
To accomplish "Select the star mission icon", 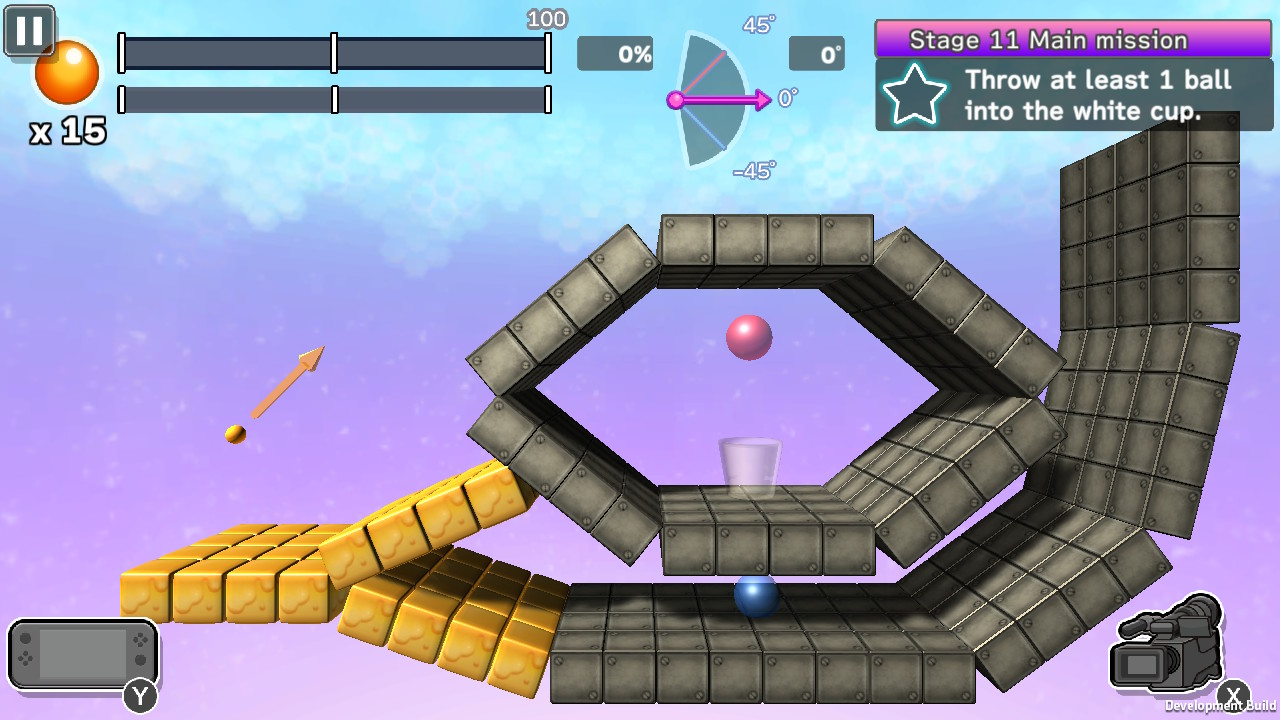I will coord(915,95).
